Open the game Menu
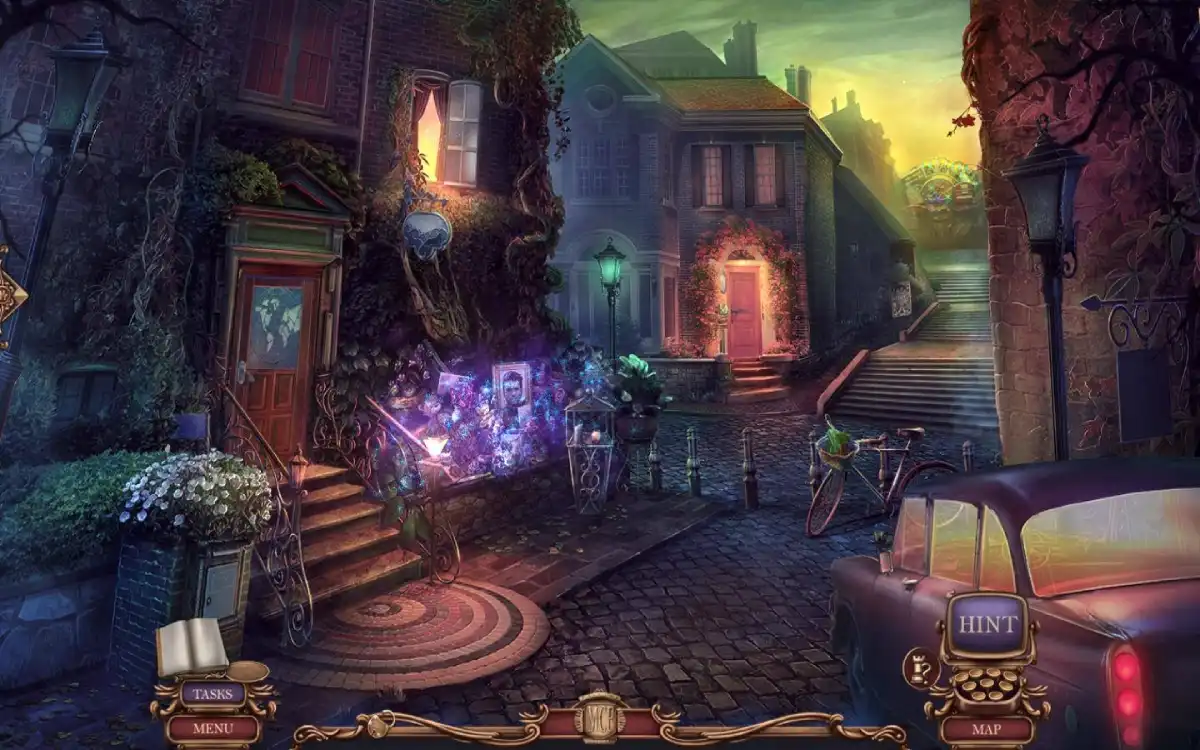Viewport: 1200px width, 750px height. click(x=212, y=728)
